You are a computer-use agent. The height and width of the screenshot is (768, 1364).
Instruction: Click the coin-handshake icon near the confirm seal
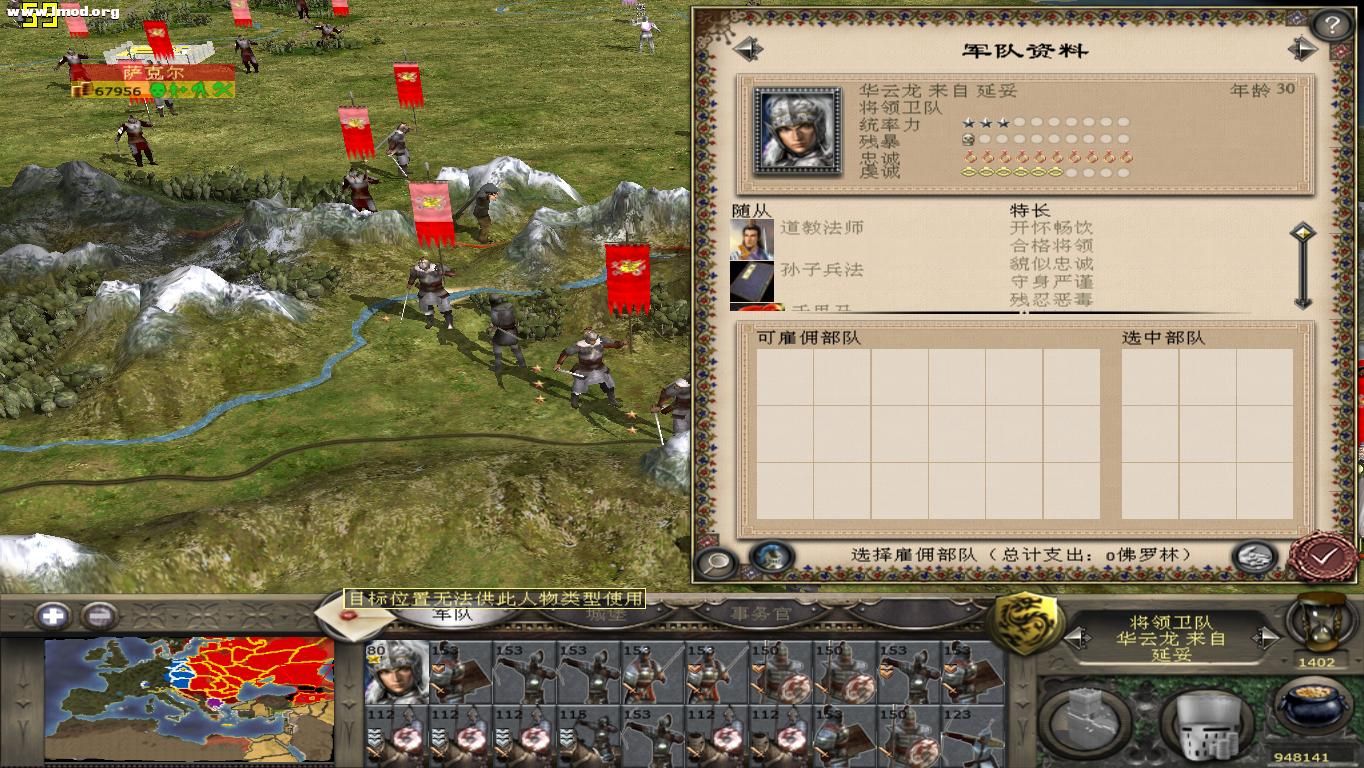click(1254, 556)
